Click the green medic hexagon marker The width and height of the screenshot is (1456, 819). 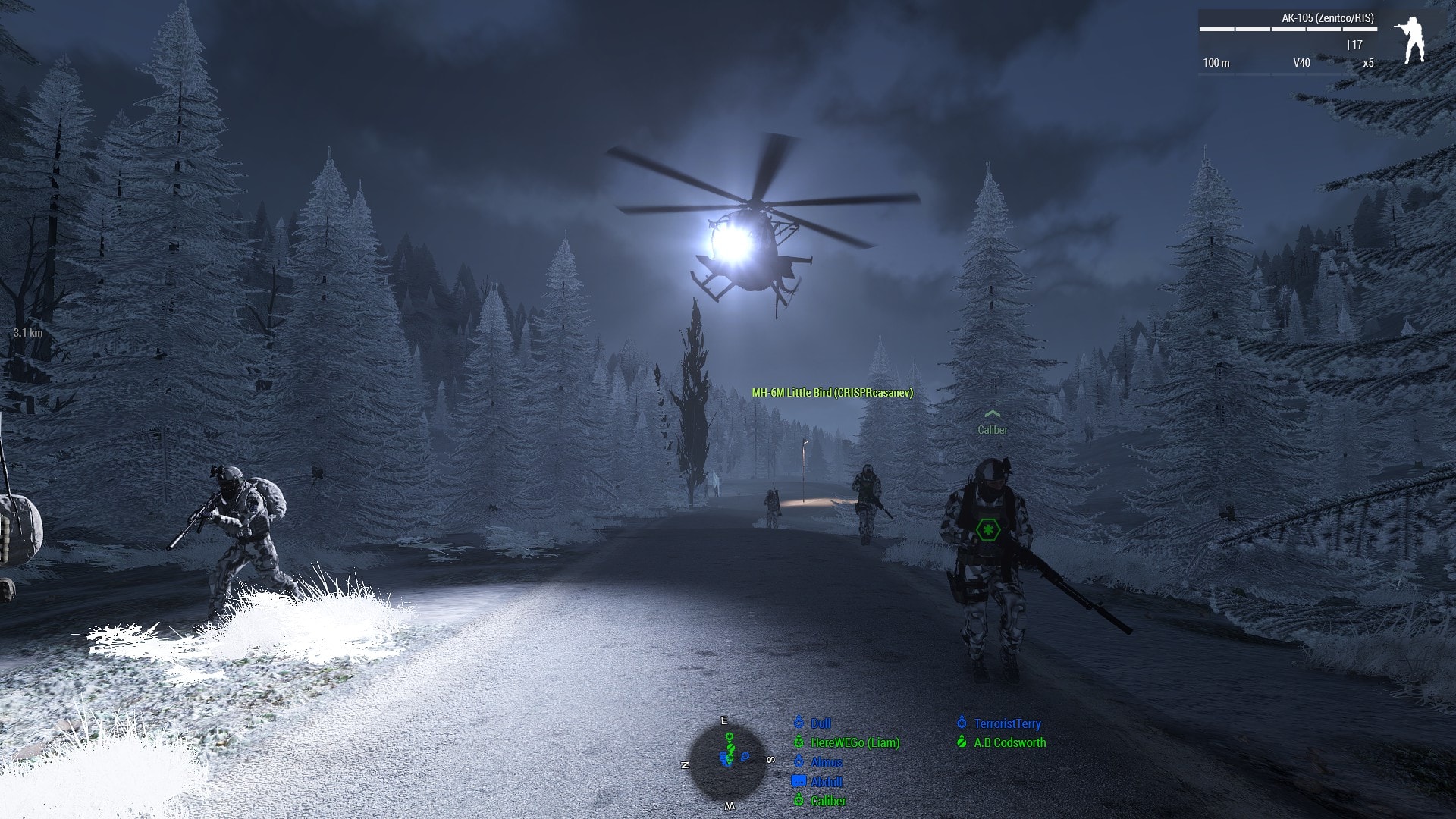pos(987,529)
